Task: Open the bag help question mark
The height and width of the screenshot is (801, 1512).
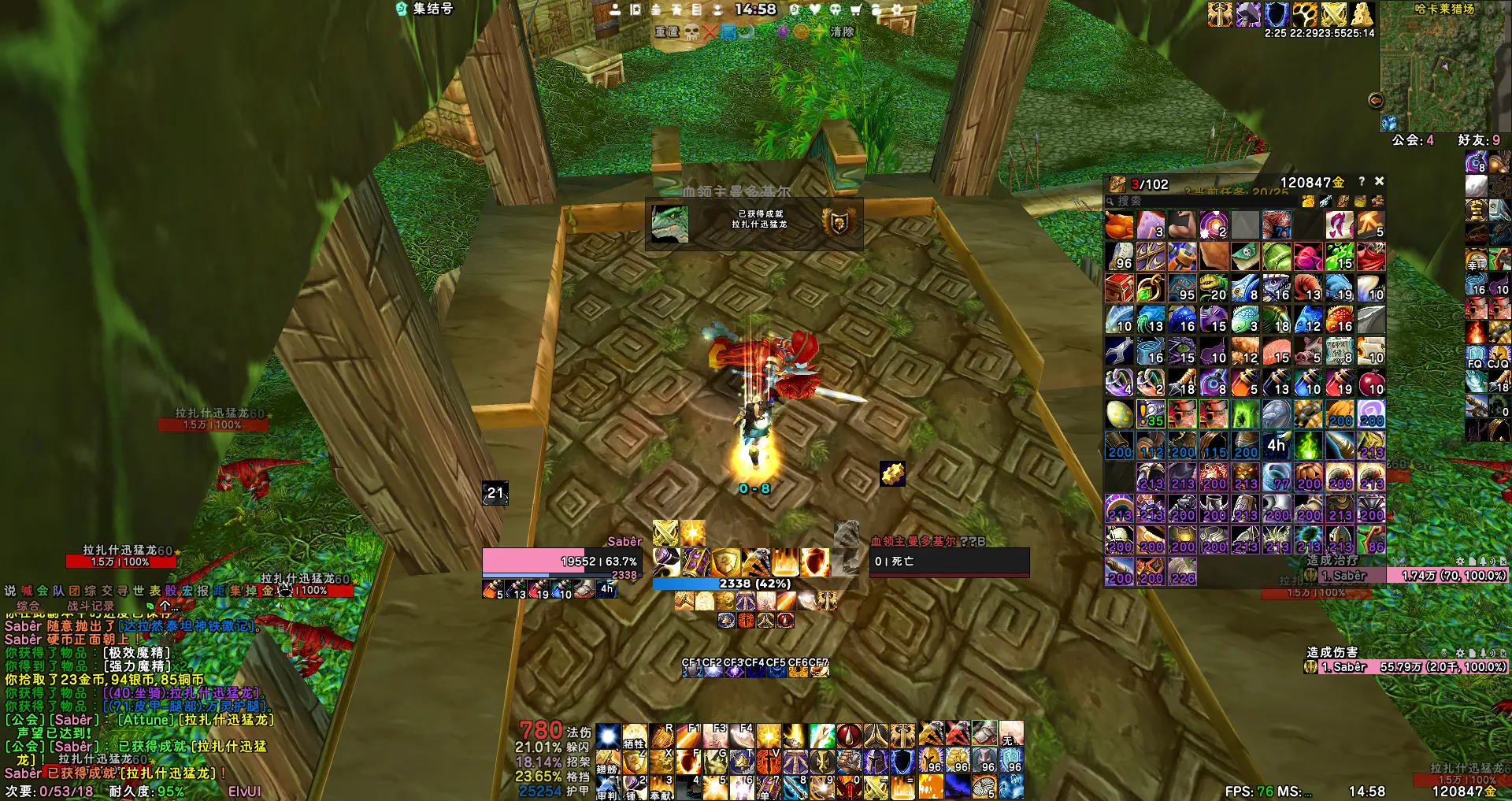Action: [x=1361, y=181]
